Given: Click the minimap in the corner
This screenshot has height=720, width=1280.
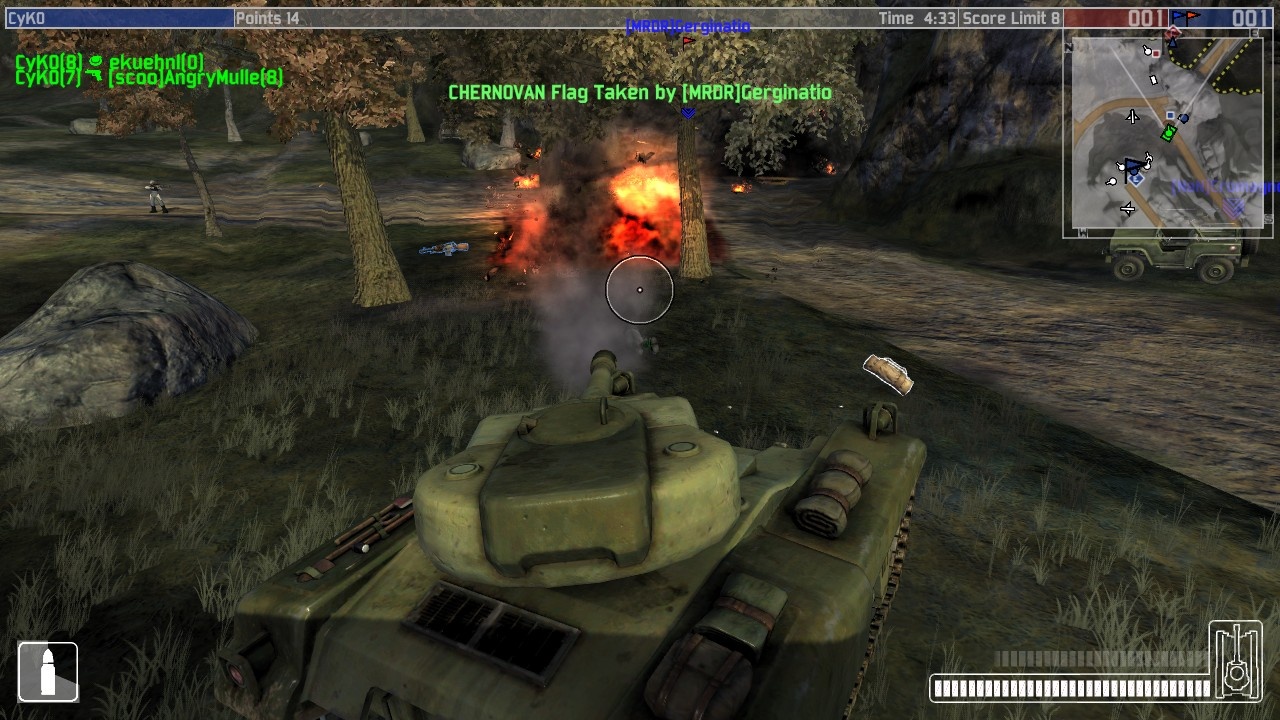Looking at the screenshot, I should coord(1167,134).
